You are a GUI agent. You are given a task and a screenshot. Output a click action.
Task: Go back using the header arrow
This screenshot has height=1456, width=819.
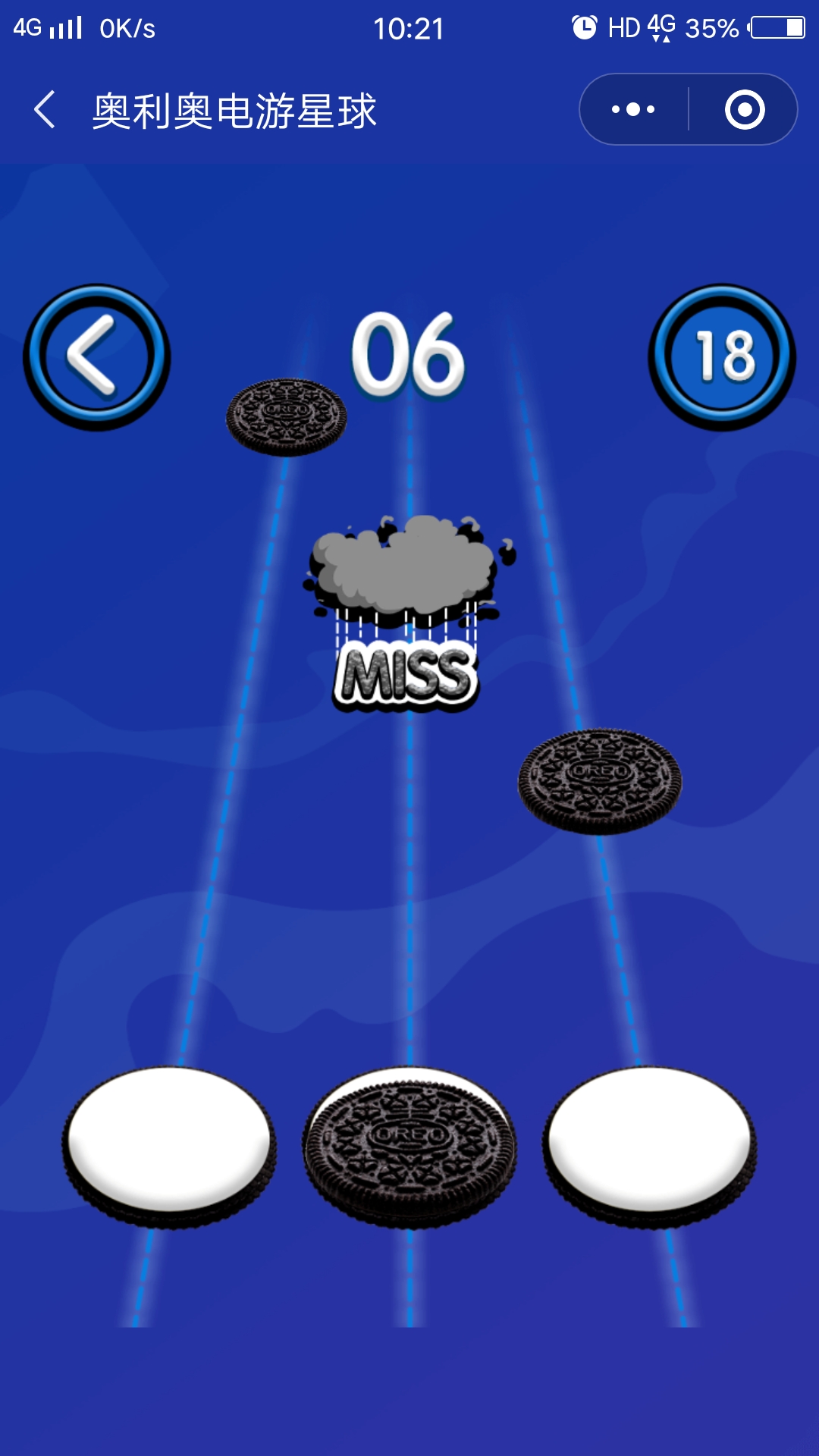[45, 110]
